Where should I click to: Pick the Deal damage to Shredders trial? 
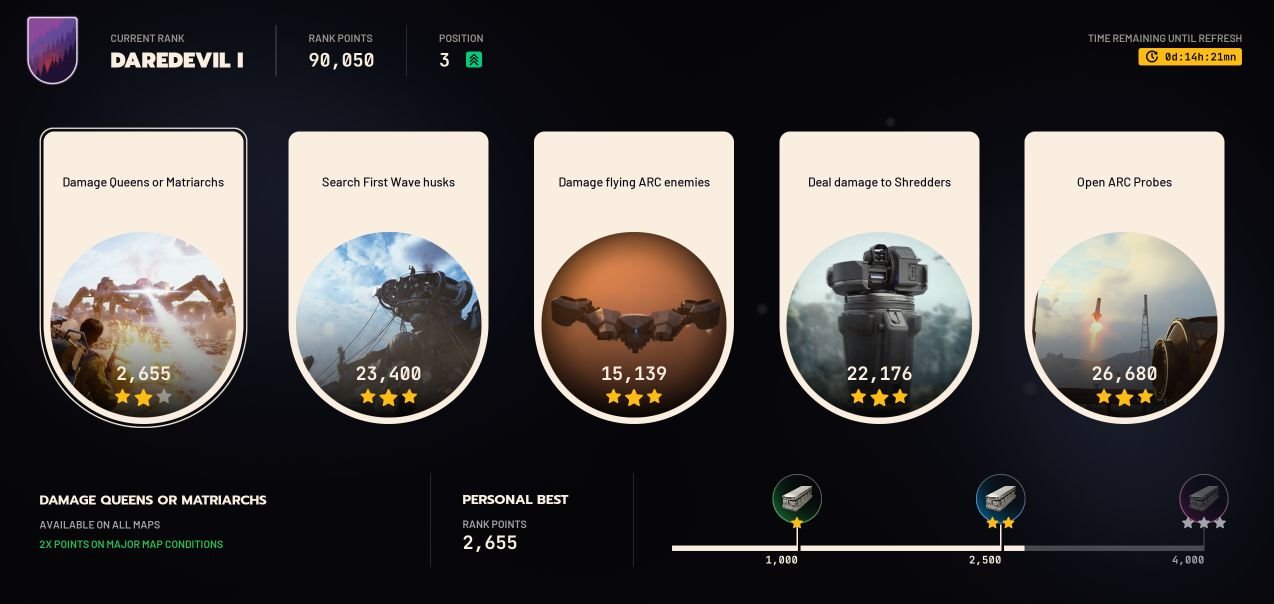879,275
